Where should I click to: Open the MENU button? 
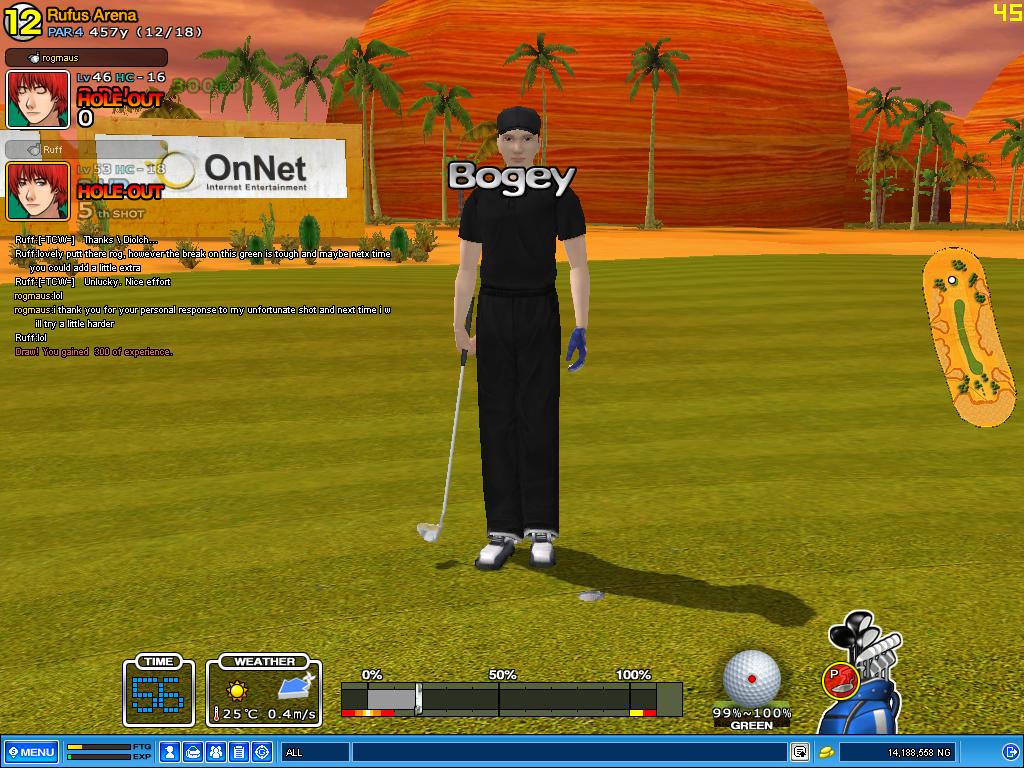(31, 752)
